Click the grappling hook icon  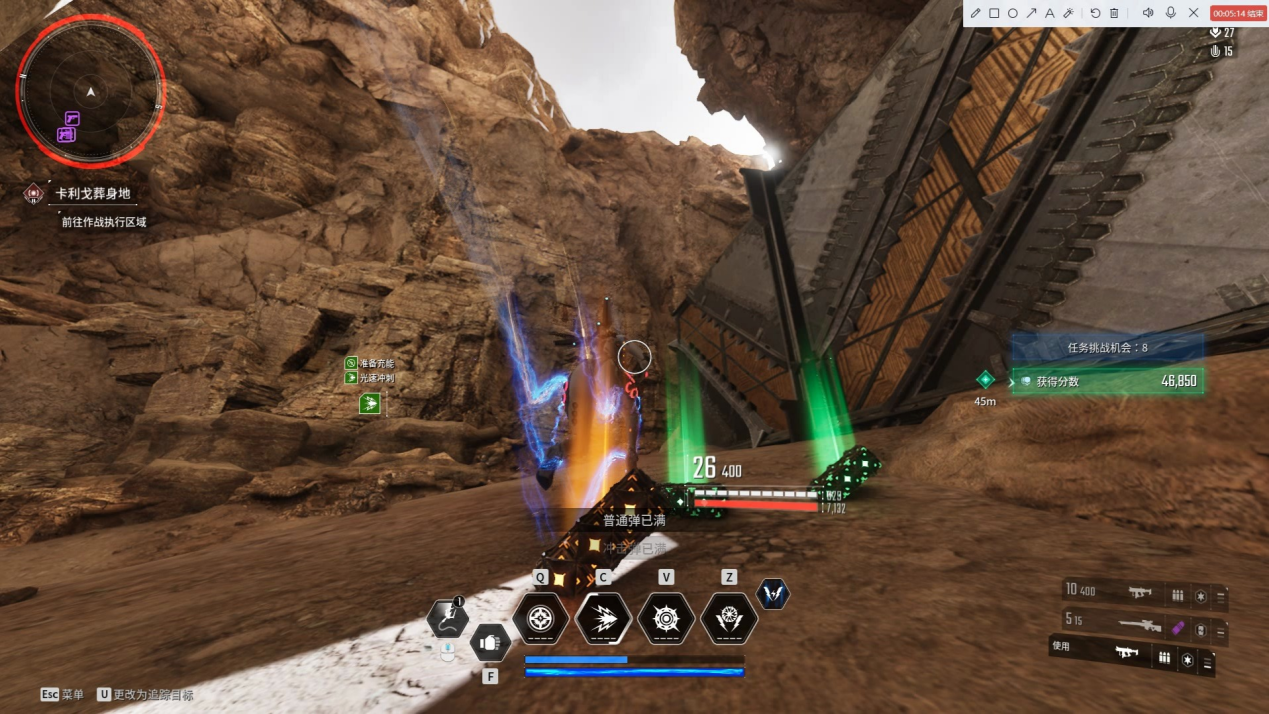(x=448, y=619)
